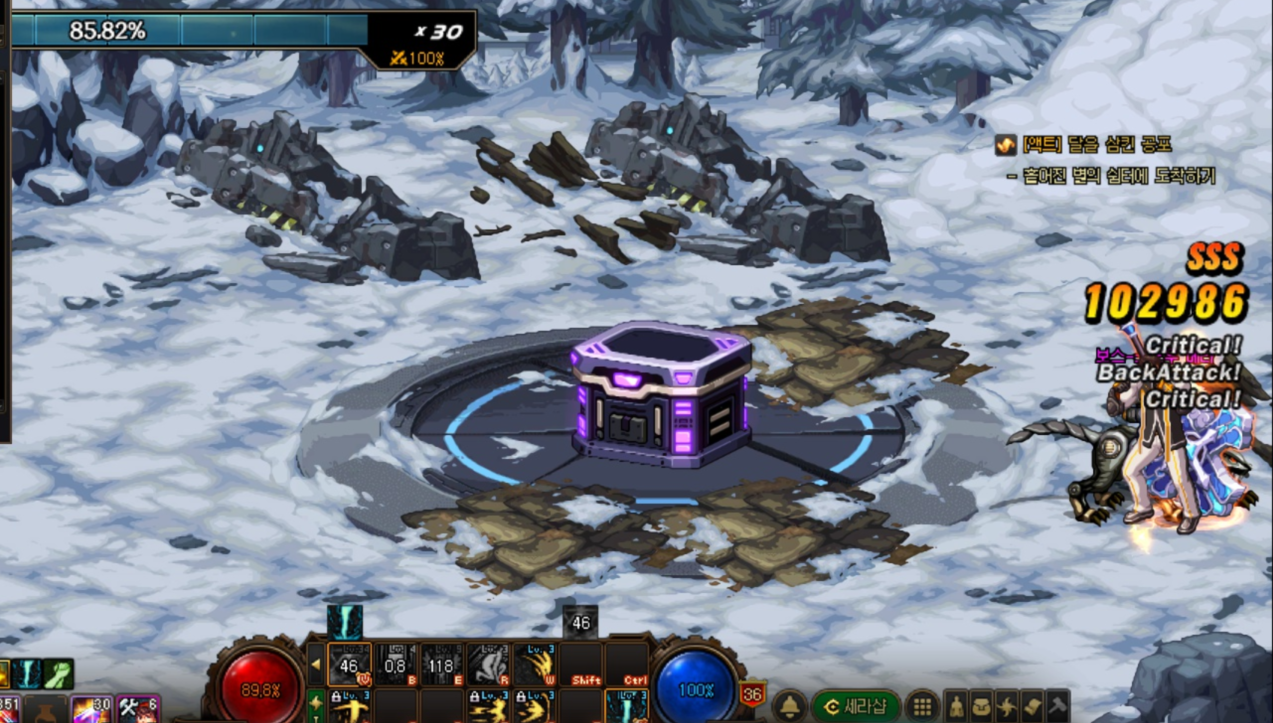Click the yellow left arrow beside skill bar
Viewport: 1273px width, 723px height.
316,664
